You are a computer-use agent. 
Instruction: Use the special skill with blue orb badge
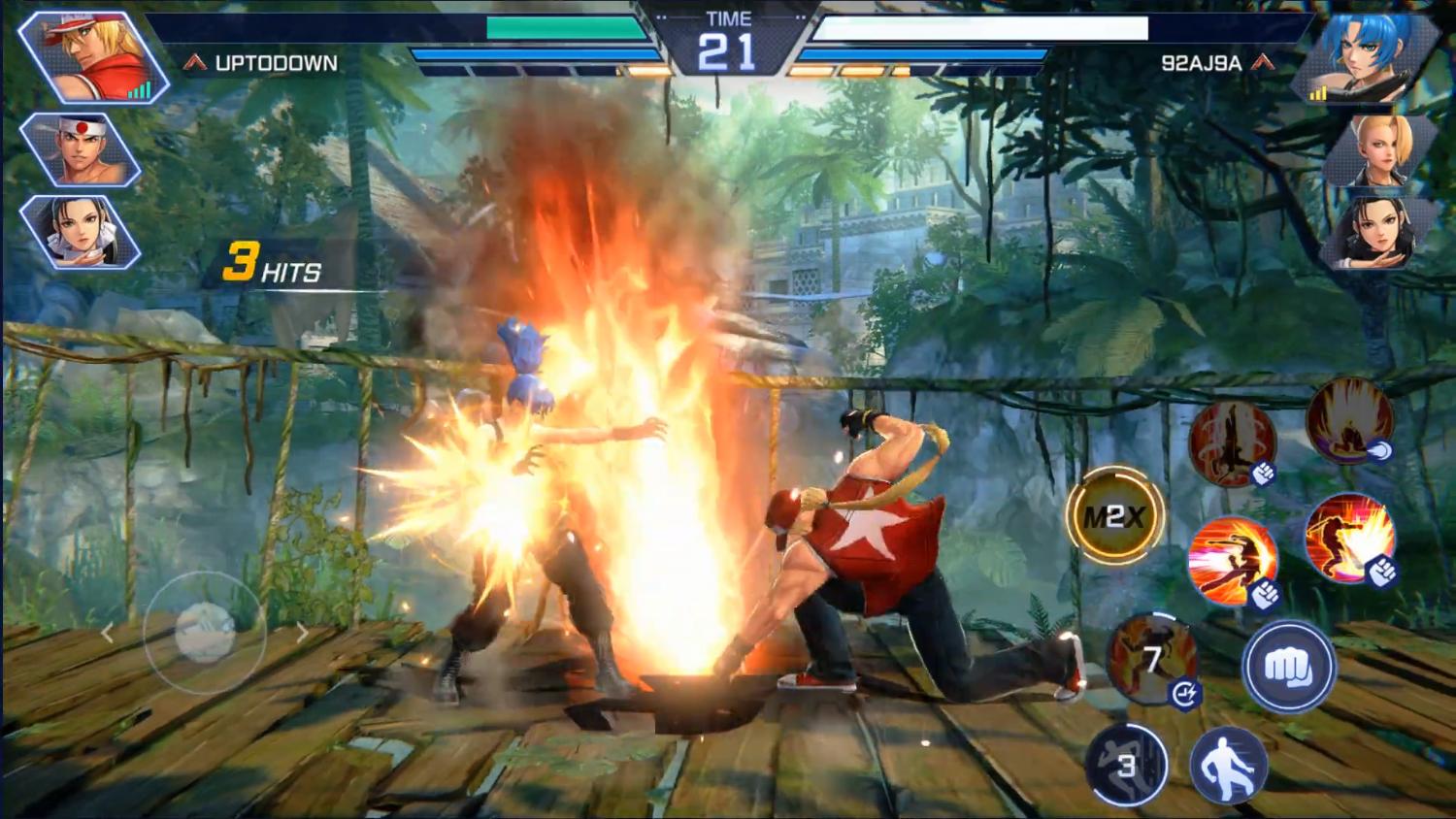point(1349,425)
